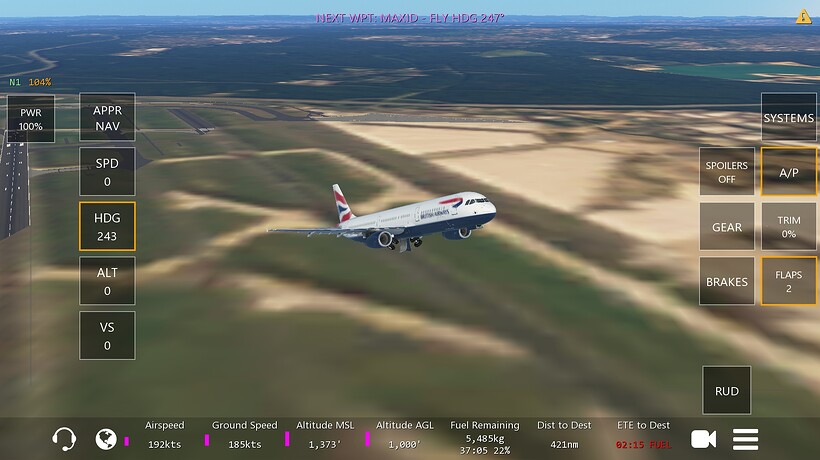Image resolution: width=820 pixels, height=460 pixels.
Task: Enable the ALT autopilot hold
Action: click(x=107, y=281)
